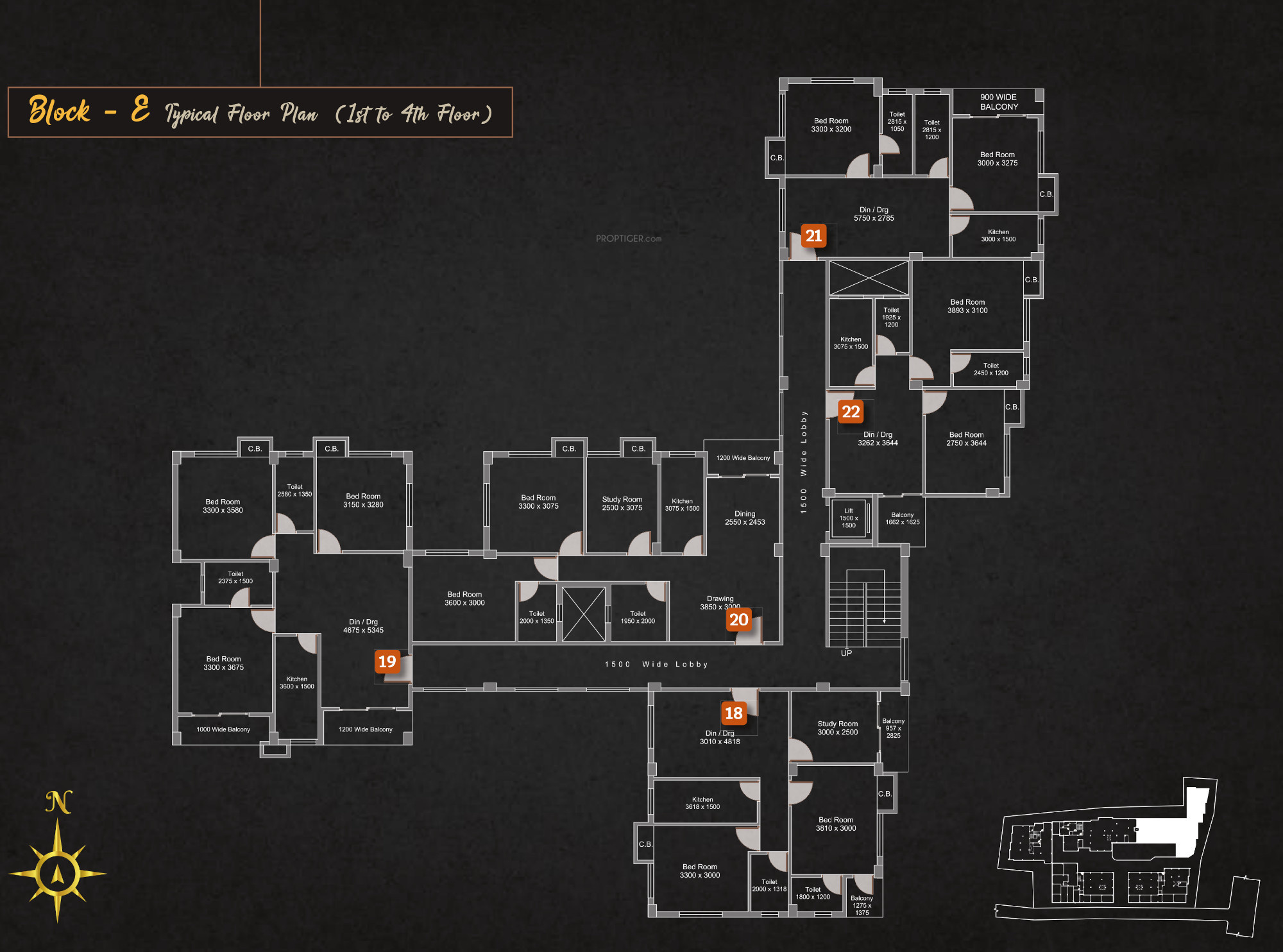Select unit marker 18
This screenshot has width=1283, height=952.
pyautogui.click(x=733, y=713)
